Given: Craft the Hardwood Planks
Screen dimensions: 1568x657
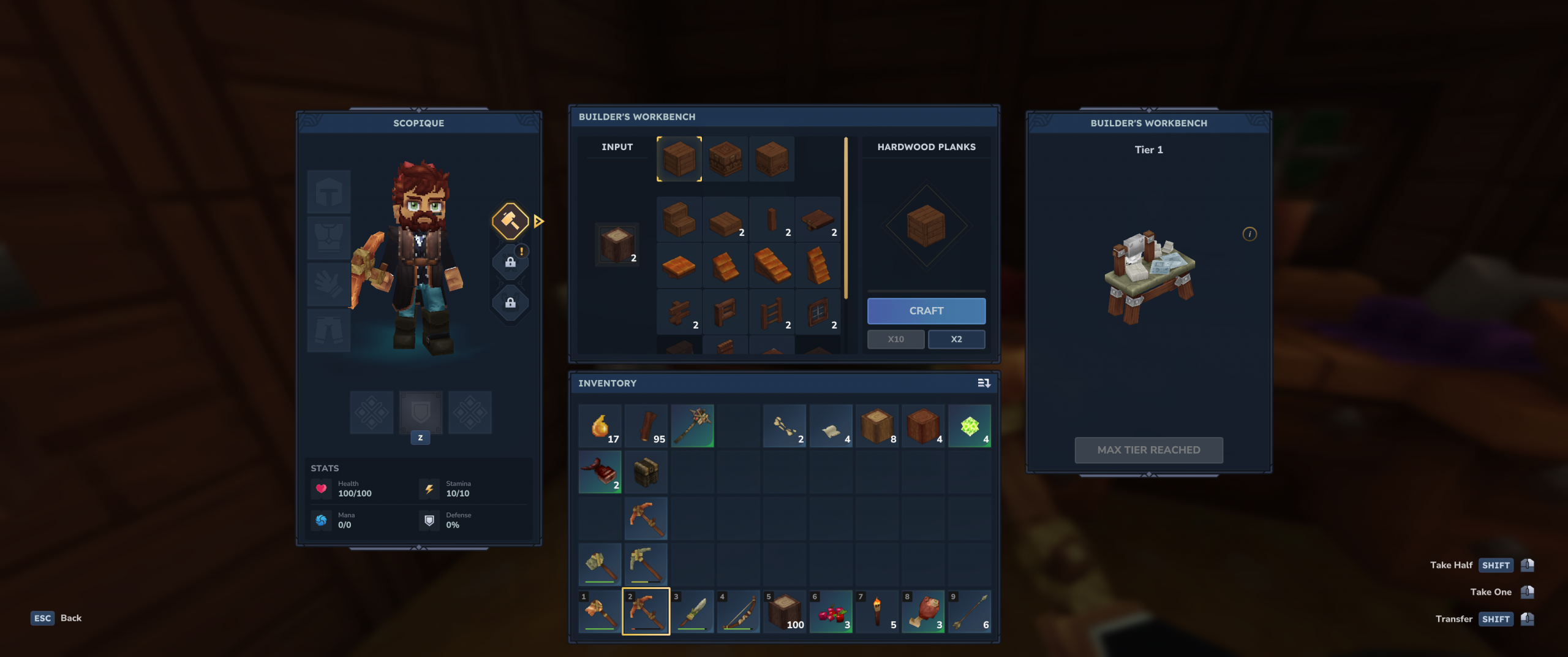Looking at the screenshot, I should pos(926,311).
